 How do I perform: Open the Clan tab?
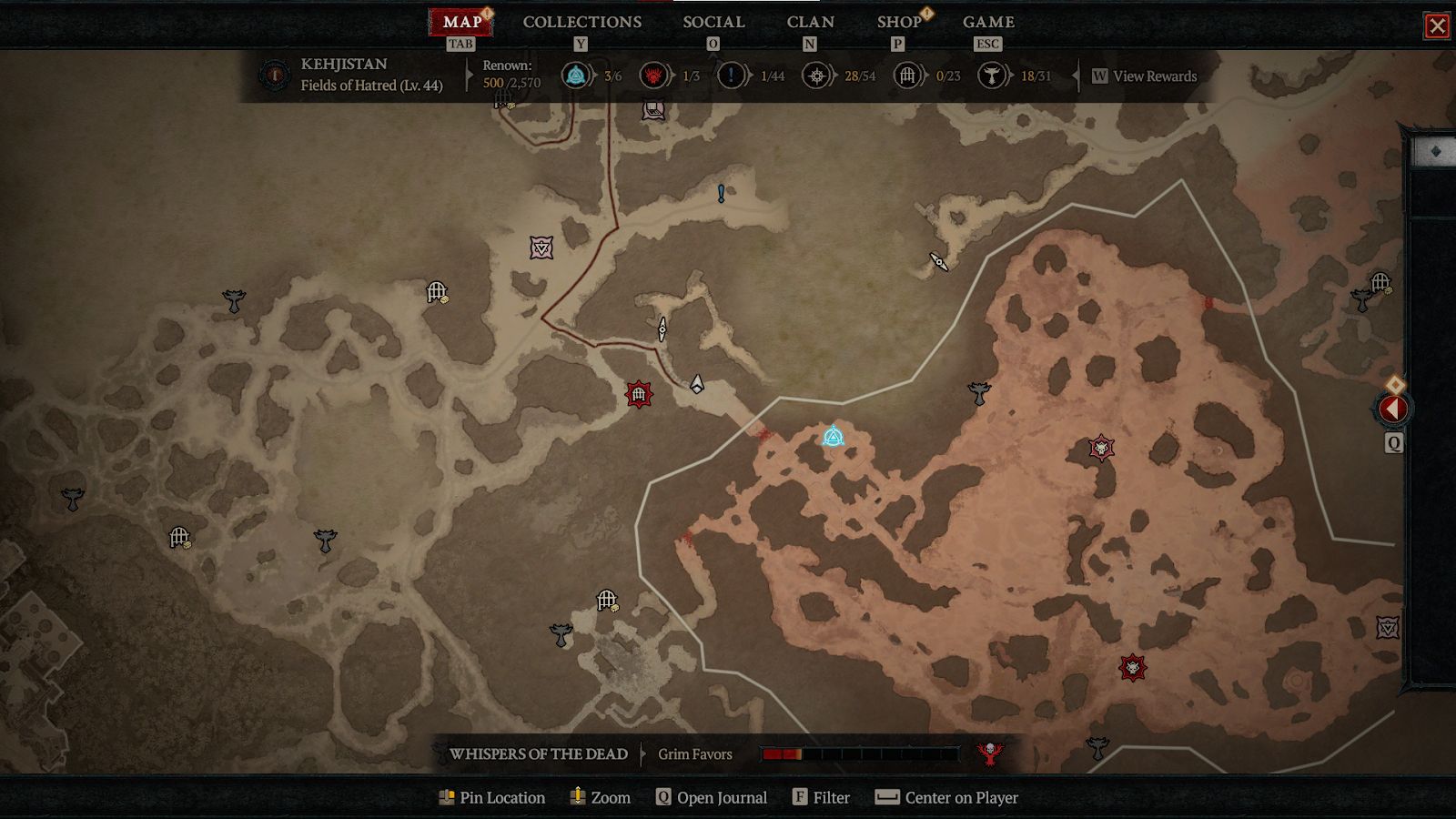pos(810,22)
